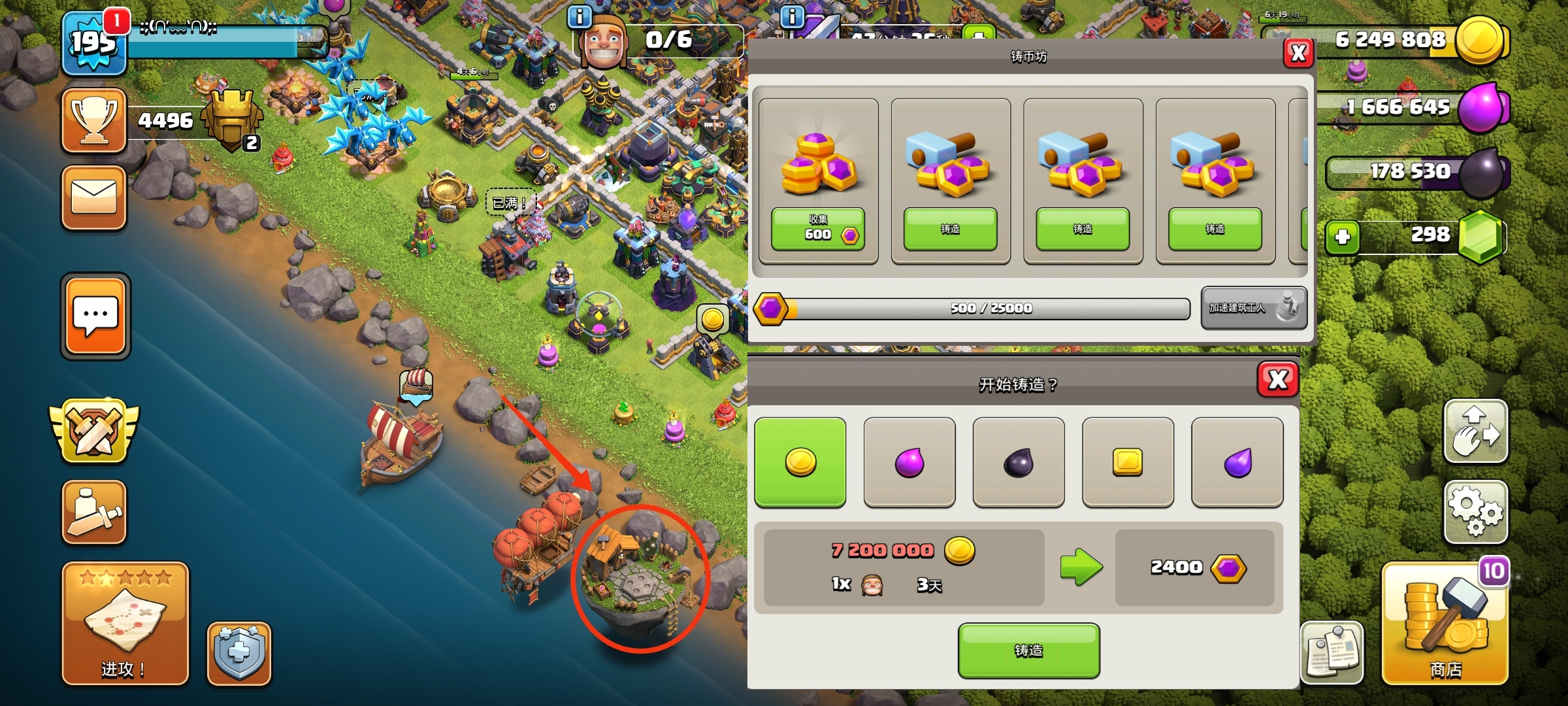The height and width of the screenshot is (706, 1568).
Task: Tap the 加速建筑工人 boost builder button
Action: (x=1254, y=307)
